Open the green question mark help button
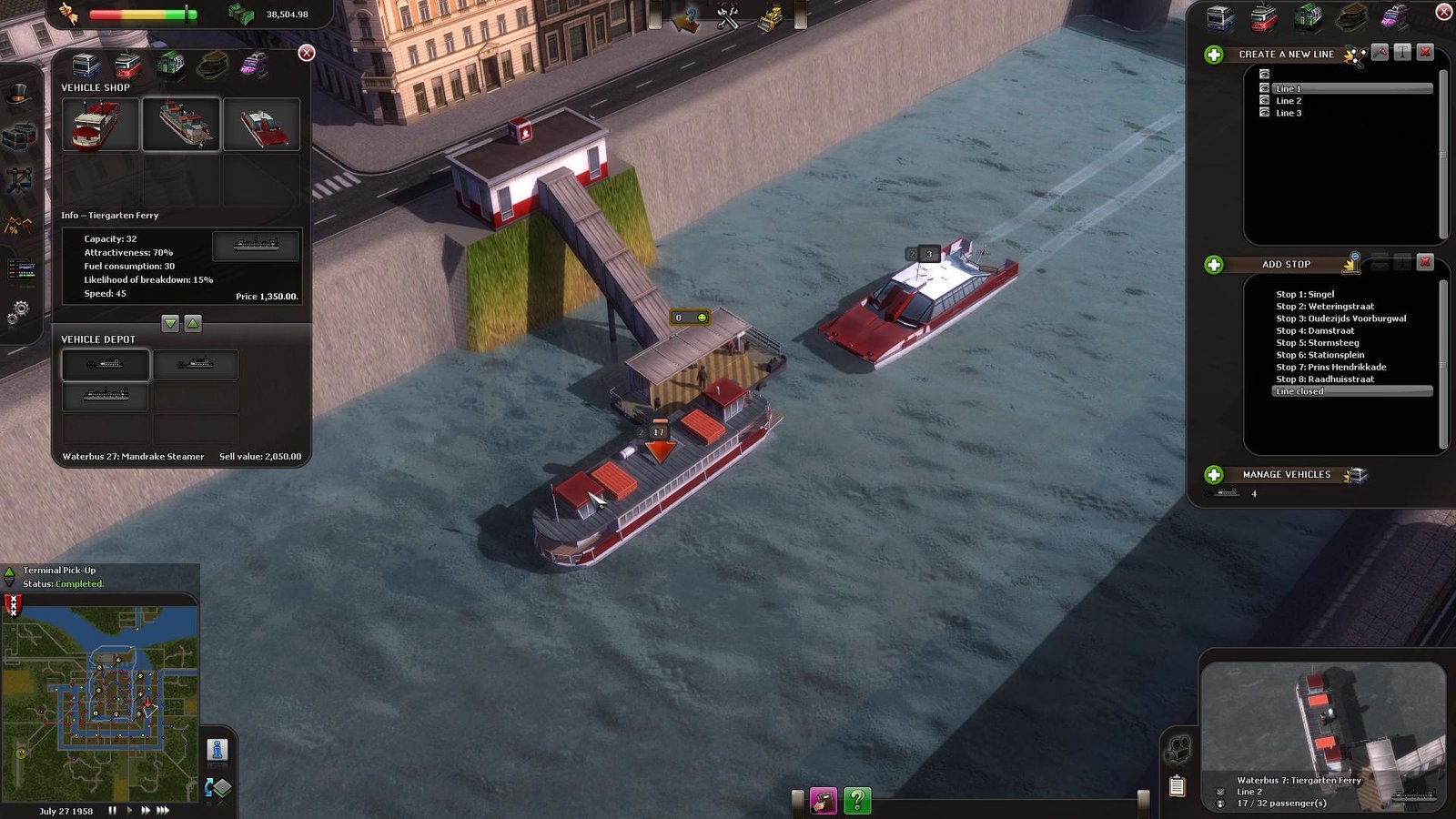 [x=857, y=800]
